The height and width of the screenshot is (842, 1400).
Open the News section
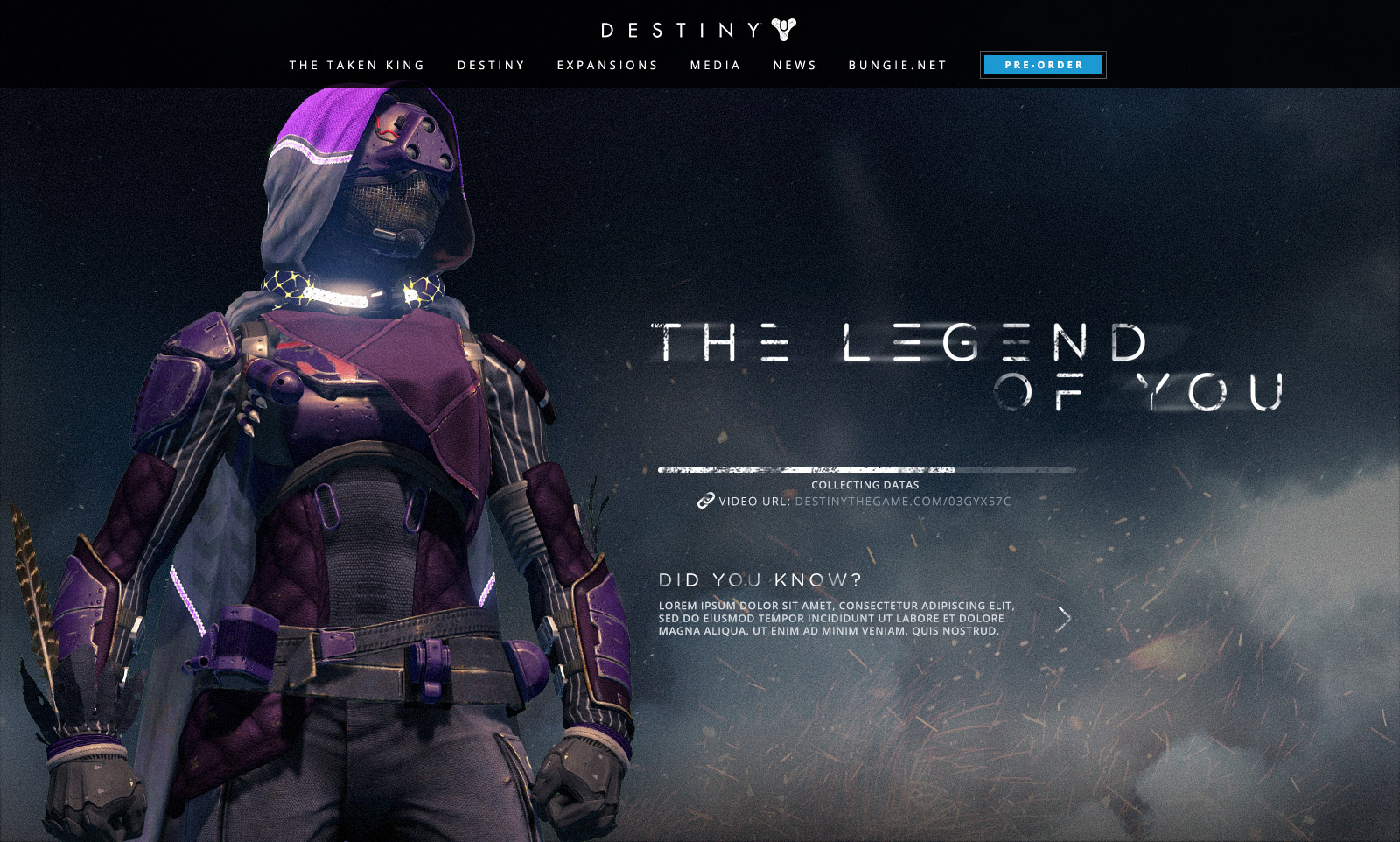pyautogui.click(x=794, y=66)
